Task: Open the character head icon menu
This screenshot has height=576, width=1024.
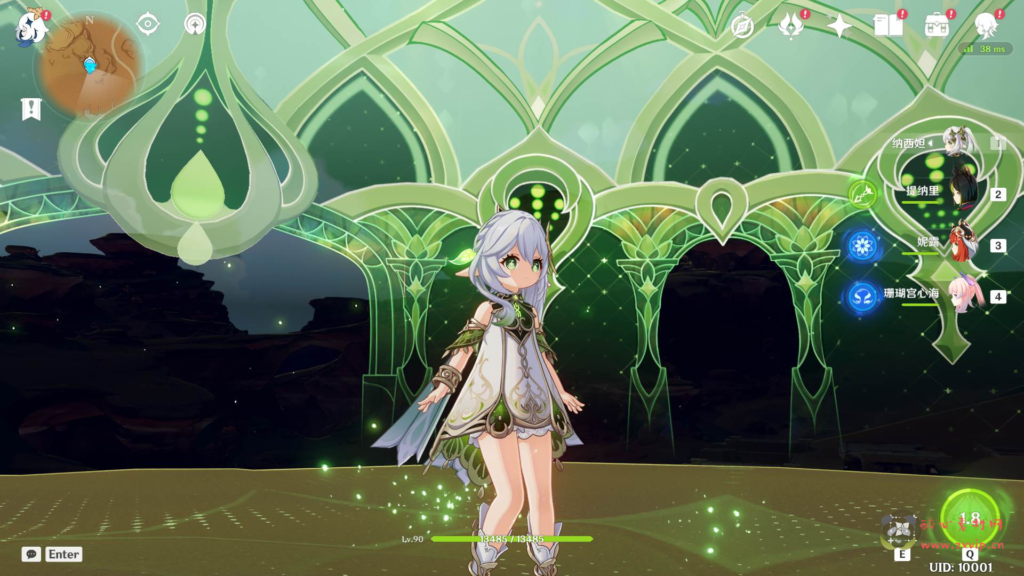Action: (x=986, y=26)
